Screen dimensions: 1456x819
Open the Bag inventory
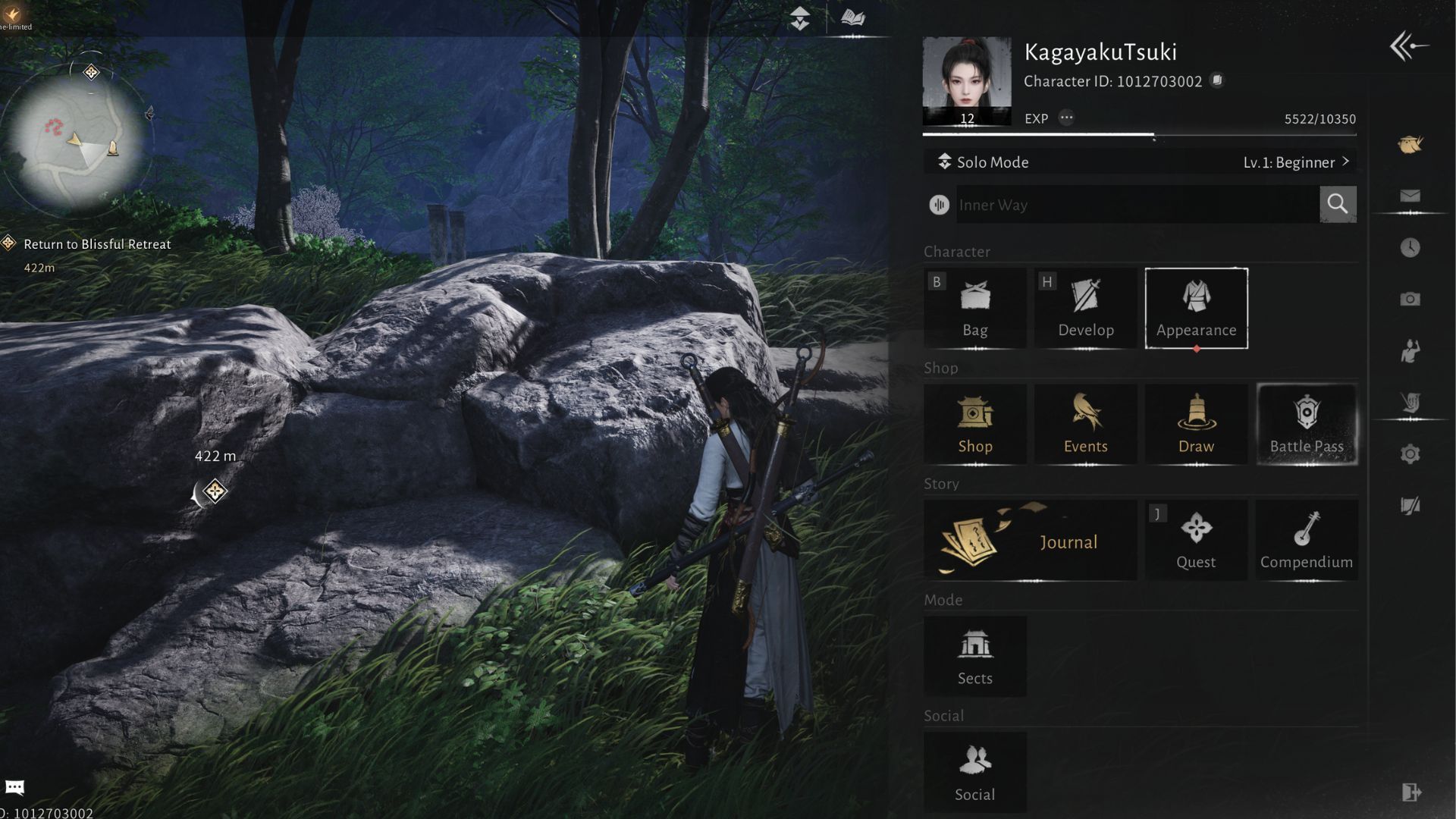(974, 308)
